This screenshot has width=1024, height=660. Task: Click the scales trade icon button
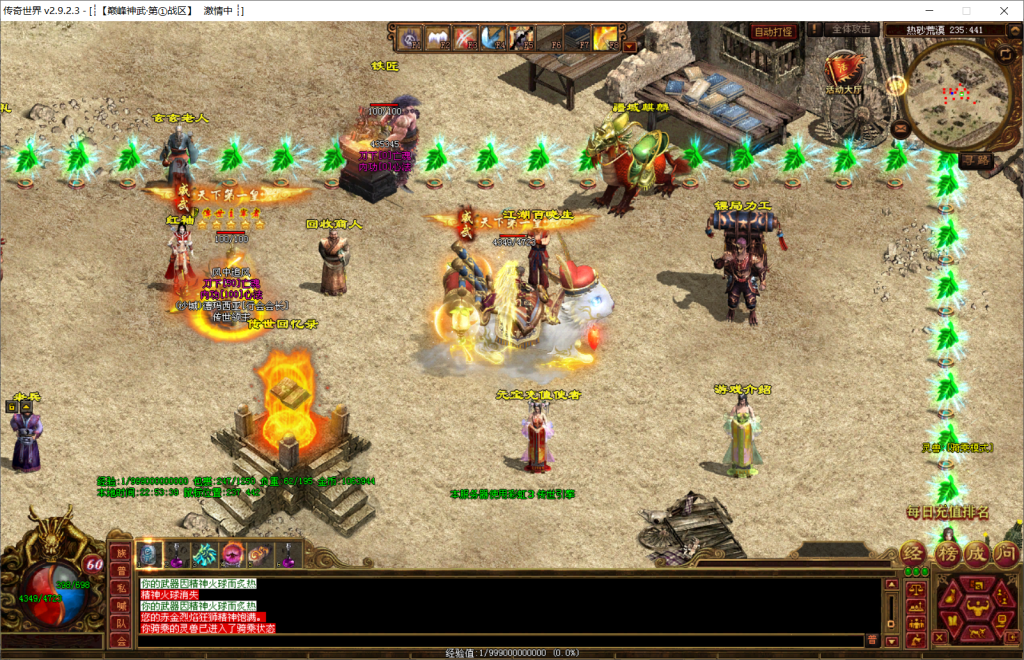click(x=914, y=589)
